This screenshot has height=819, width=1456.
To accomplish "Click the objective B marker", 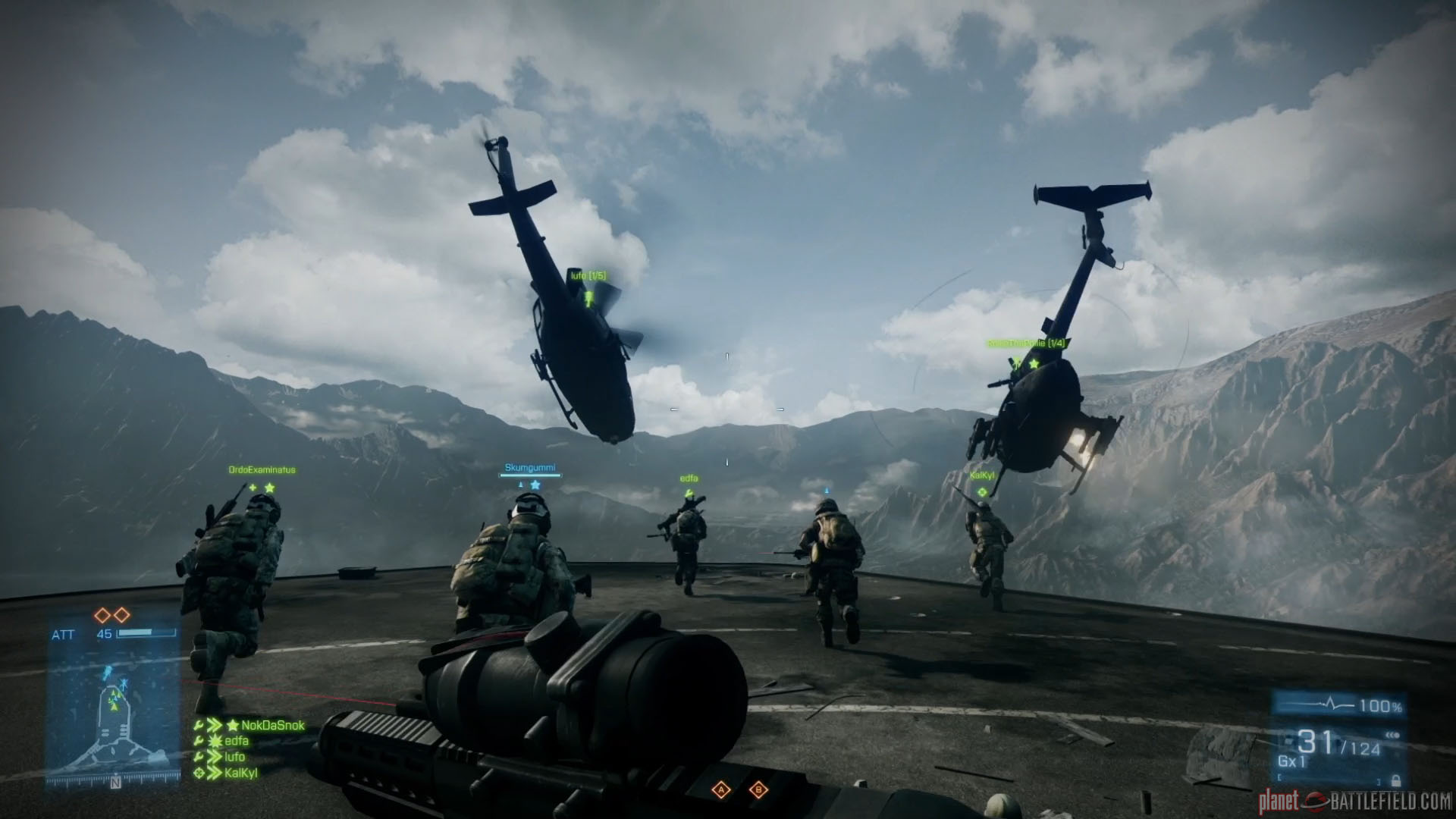I will tap(758, 791).
